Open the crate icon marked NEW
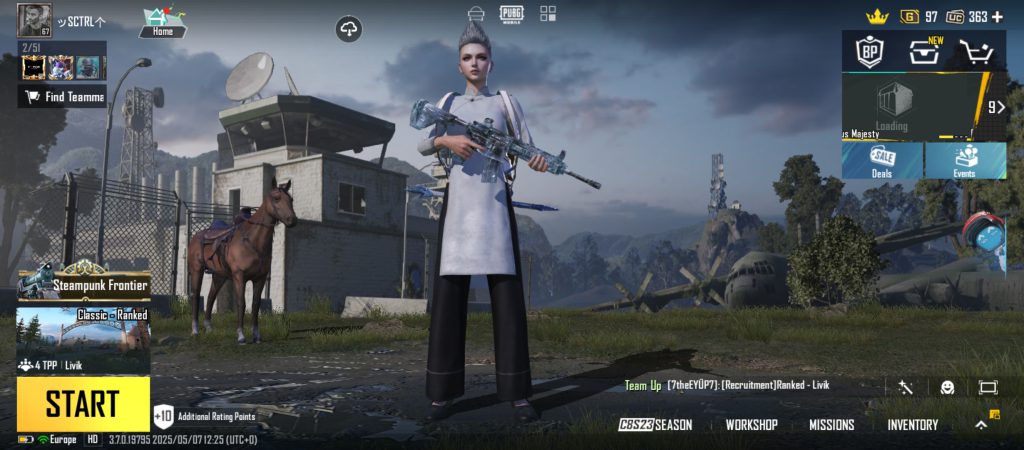 pyautogui.click(x=923, y=52)
